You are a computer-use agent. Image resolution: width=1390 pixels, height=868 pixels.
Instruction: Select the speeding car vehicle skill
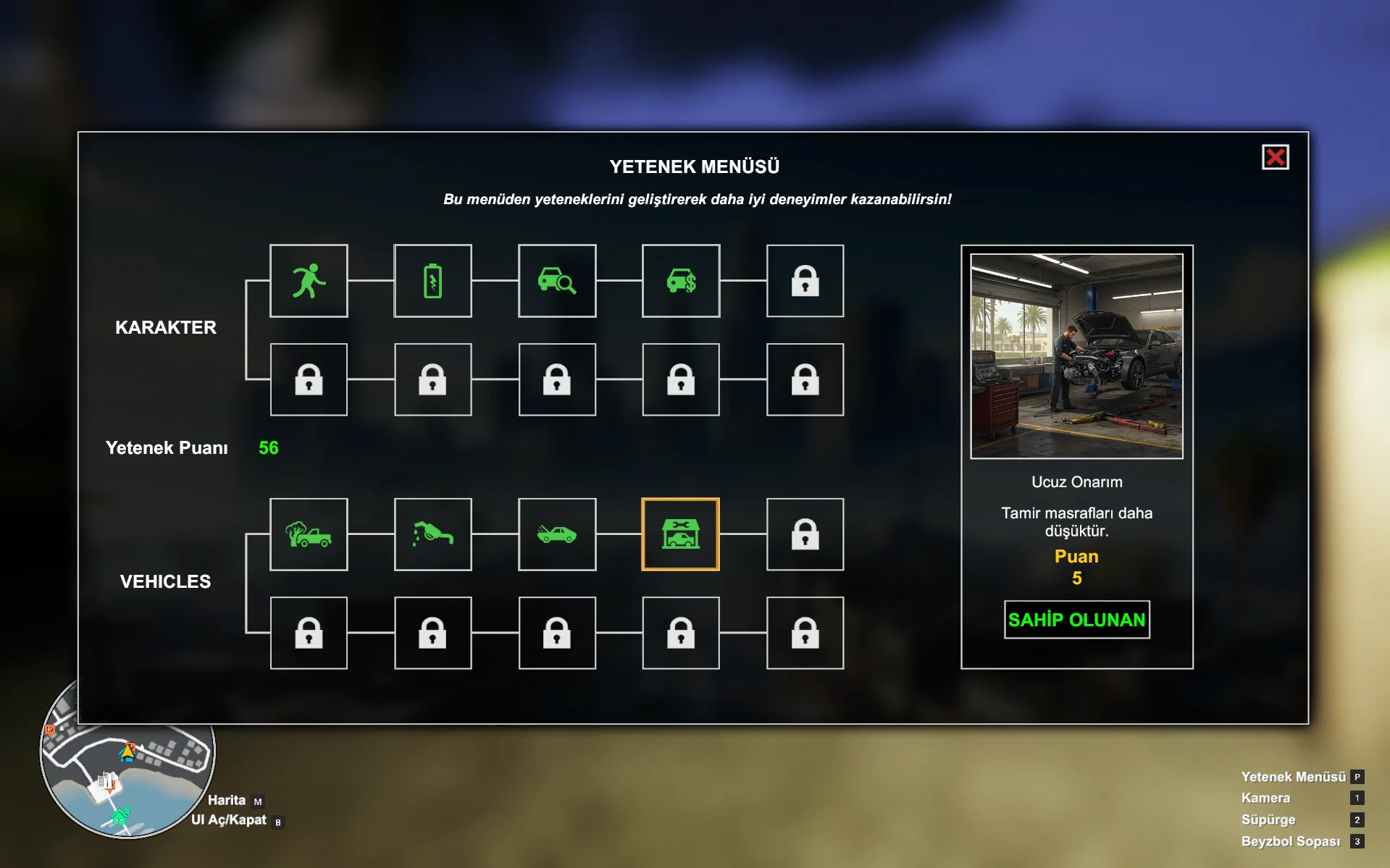tap(557, 534)
